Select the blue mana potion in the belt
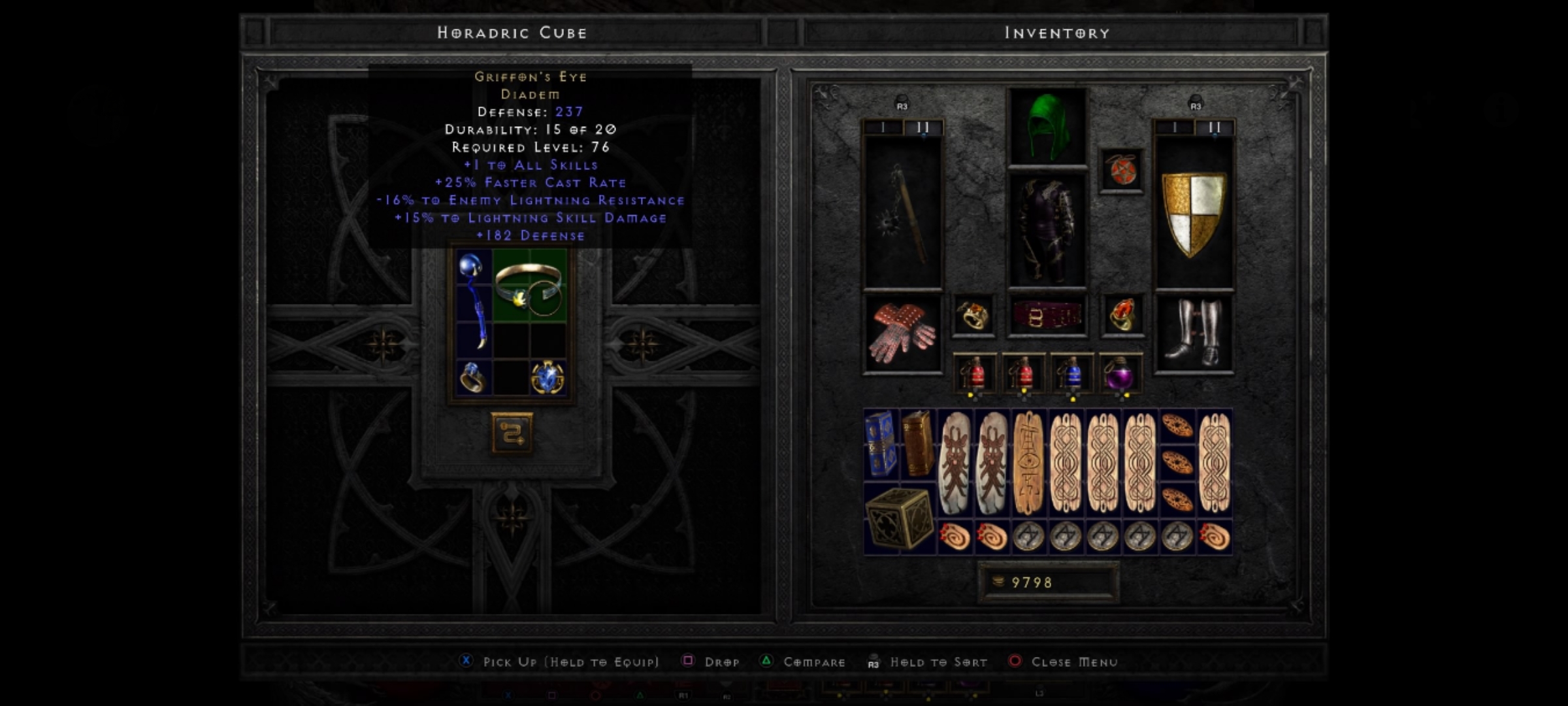The image size is (1568, 706). pyautogui.click(x=1071, y=375)
